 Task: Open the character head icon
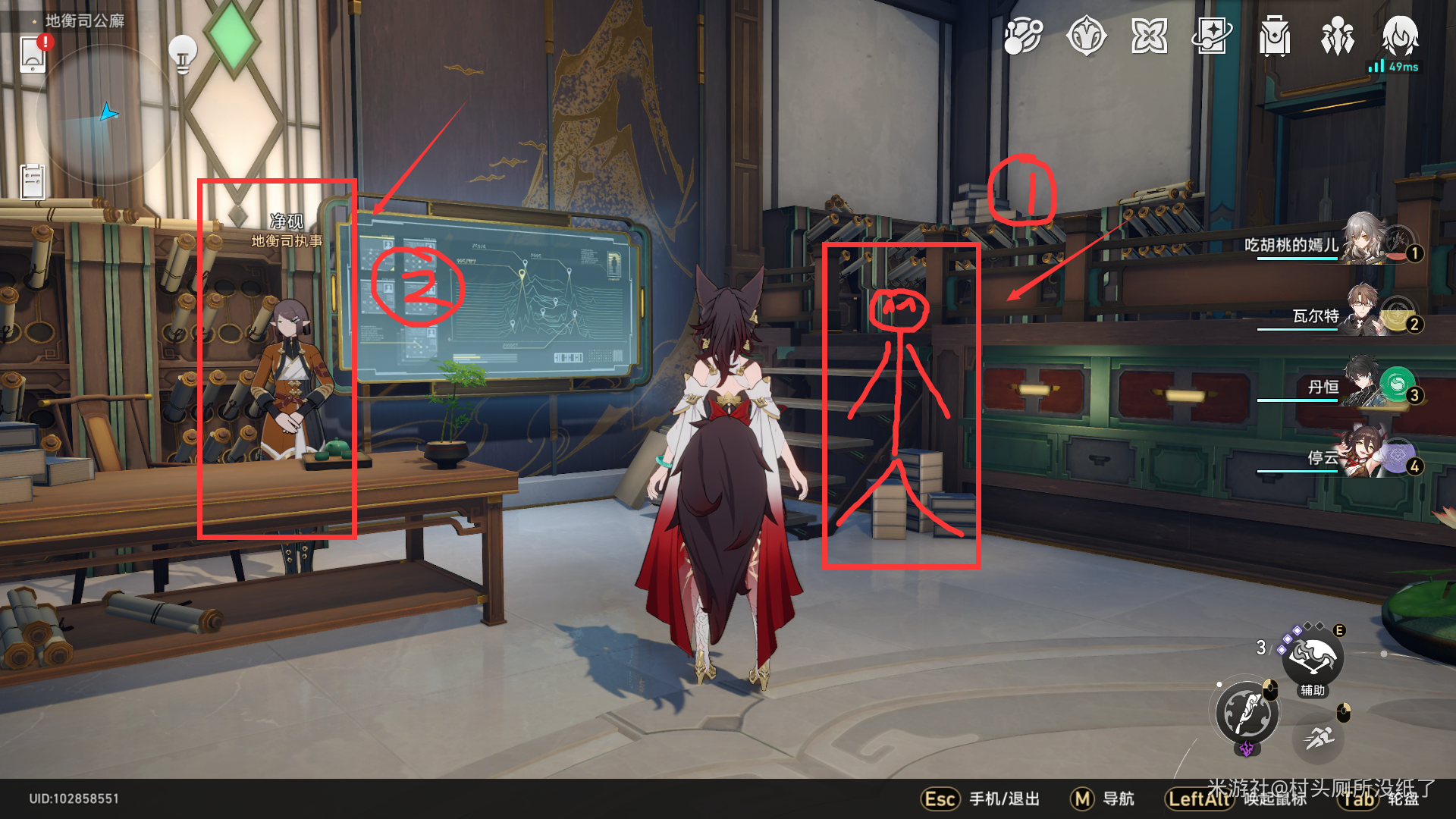(1400, 36)
